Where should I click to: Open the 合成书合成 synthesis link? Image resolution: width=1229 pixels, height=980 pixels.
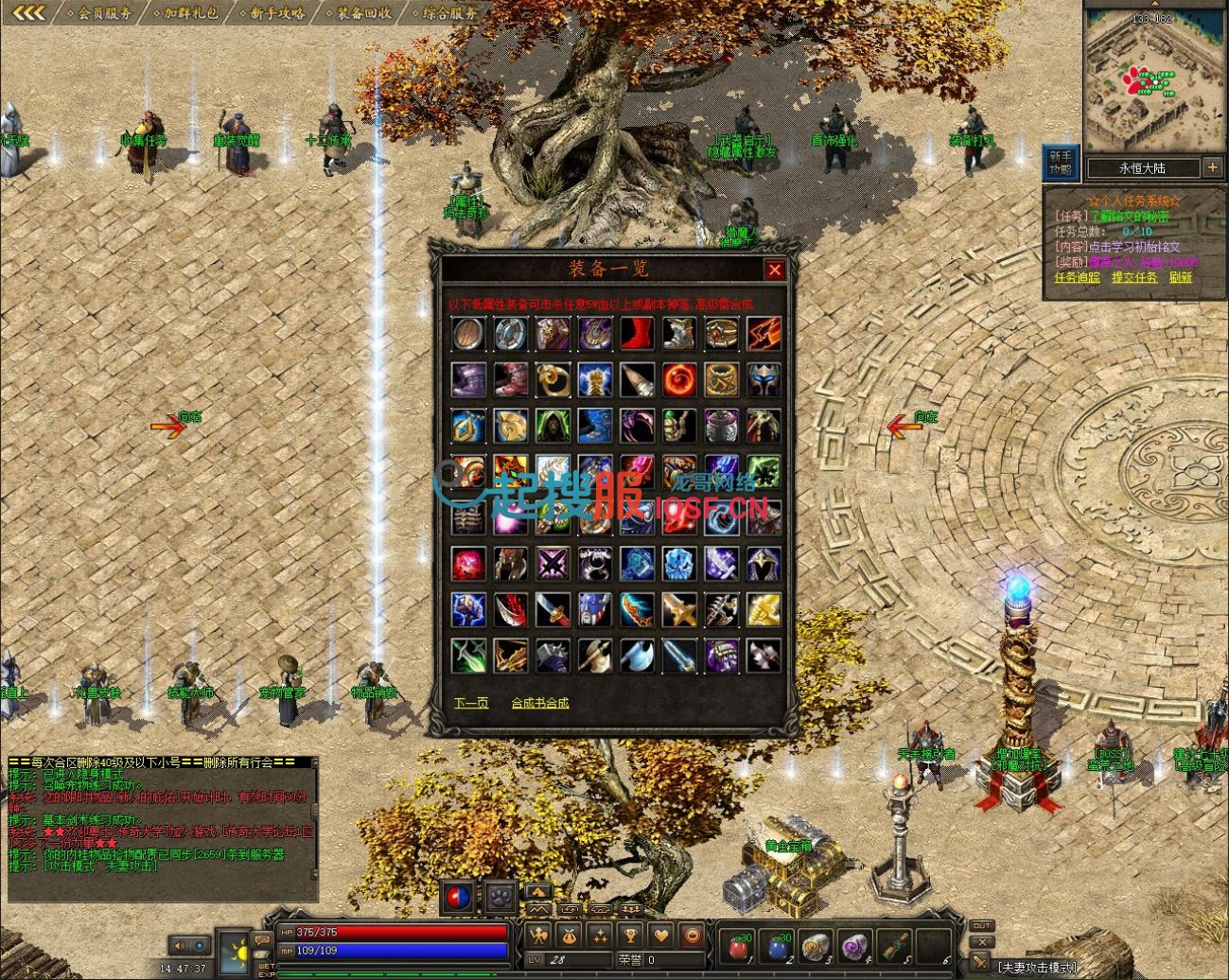540,703
